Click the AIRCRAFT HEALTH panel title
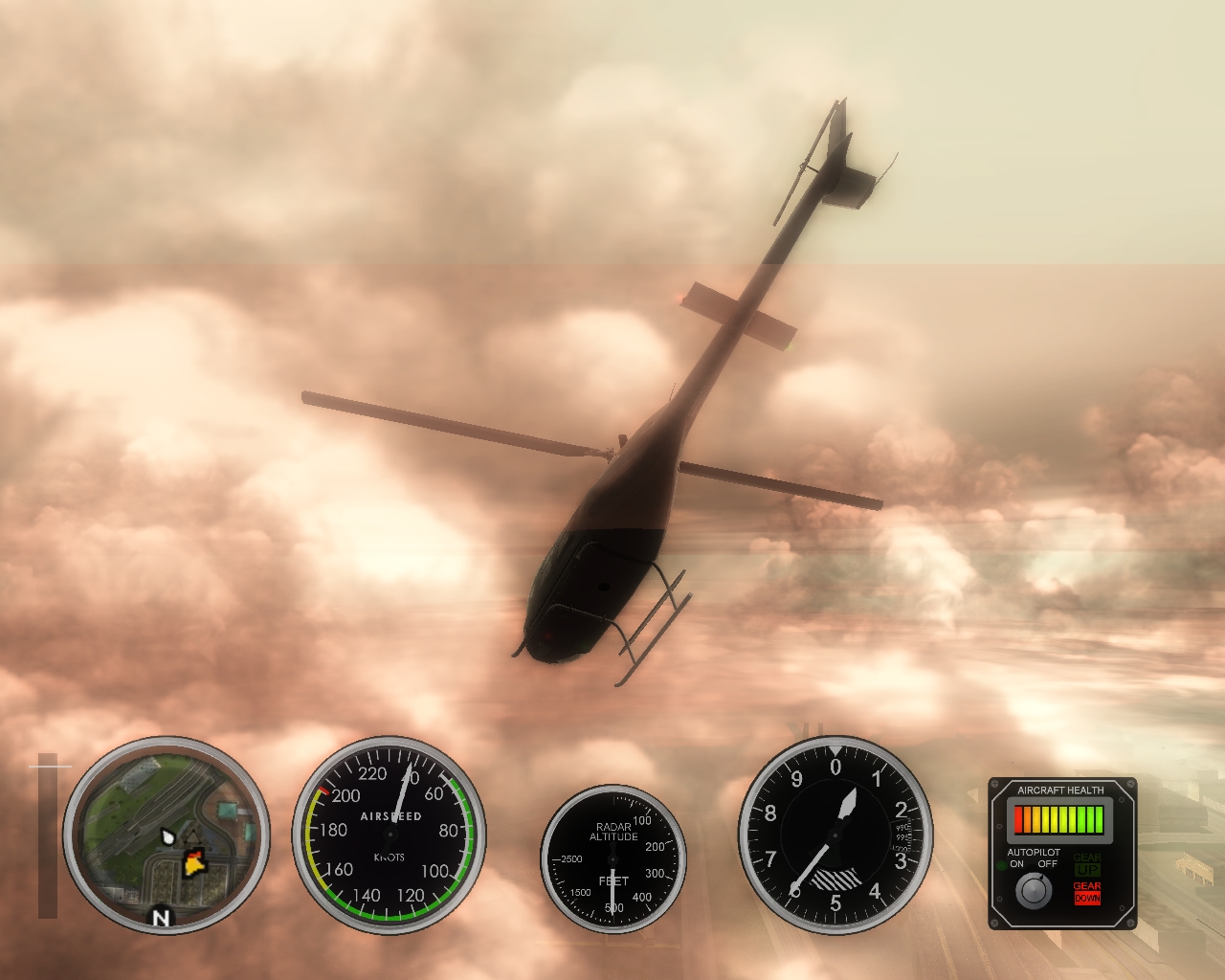The width and height of the screenshot is (1225, 980). tap(1060, 790)
